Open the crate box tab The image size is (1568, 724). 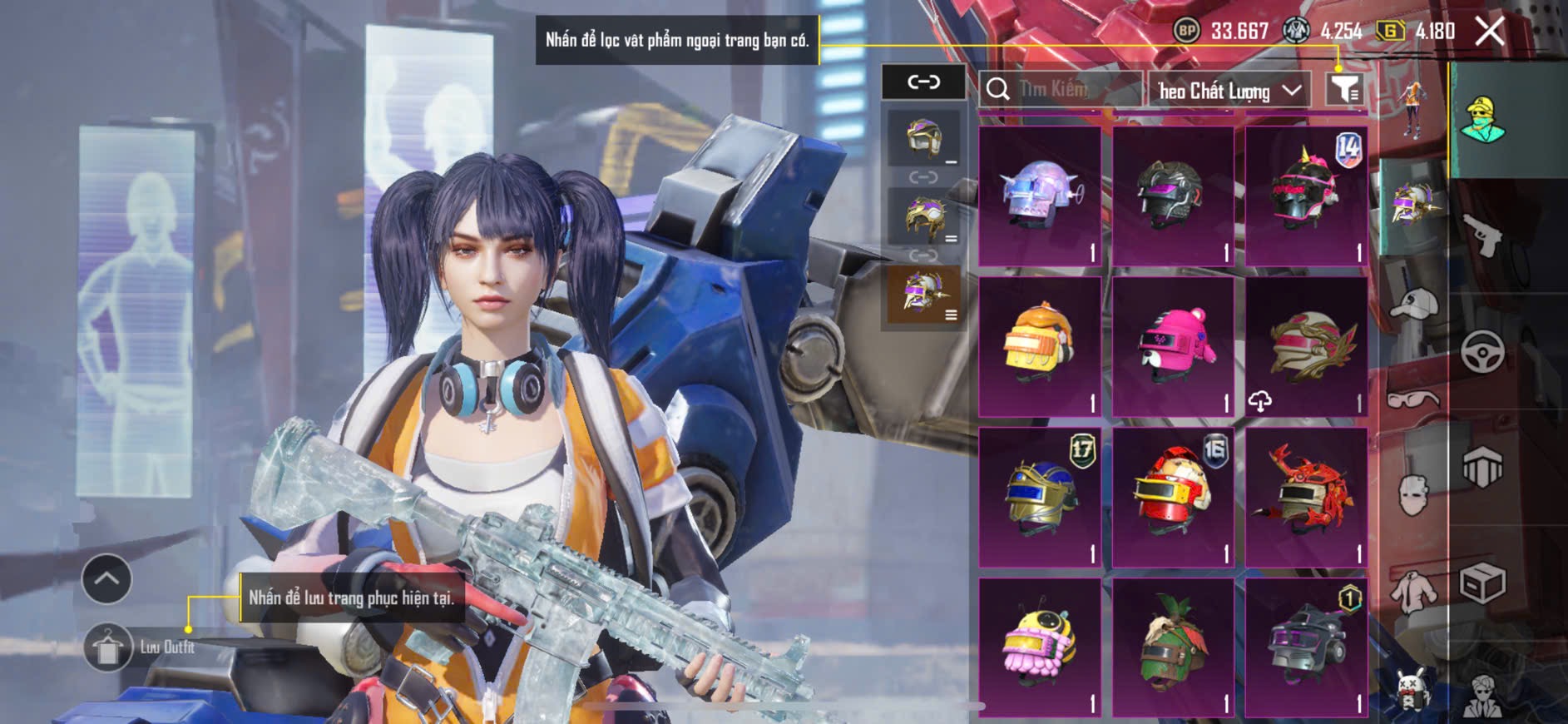coord(1483,583)
